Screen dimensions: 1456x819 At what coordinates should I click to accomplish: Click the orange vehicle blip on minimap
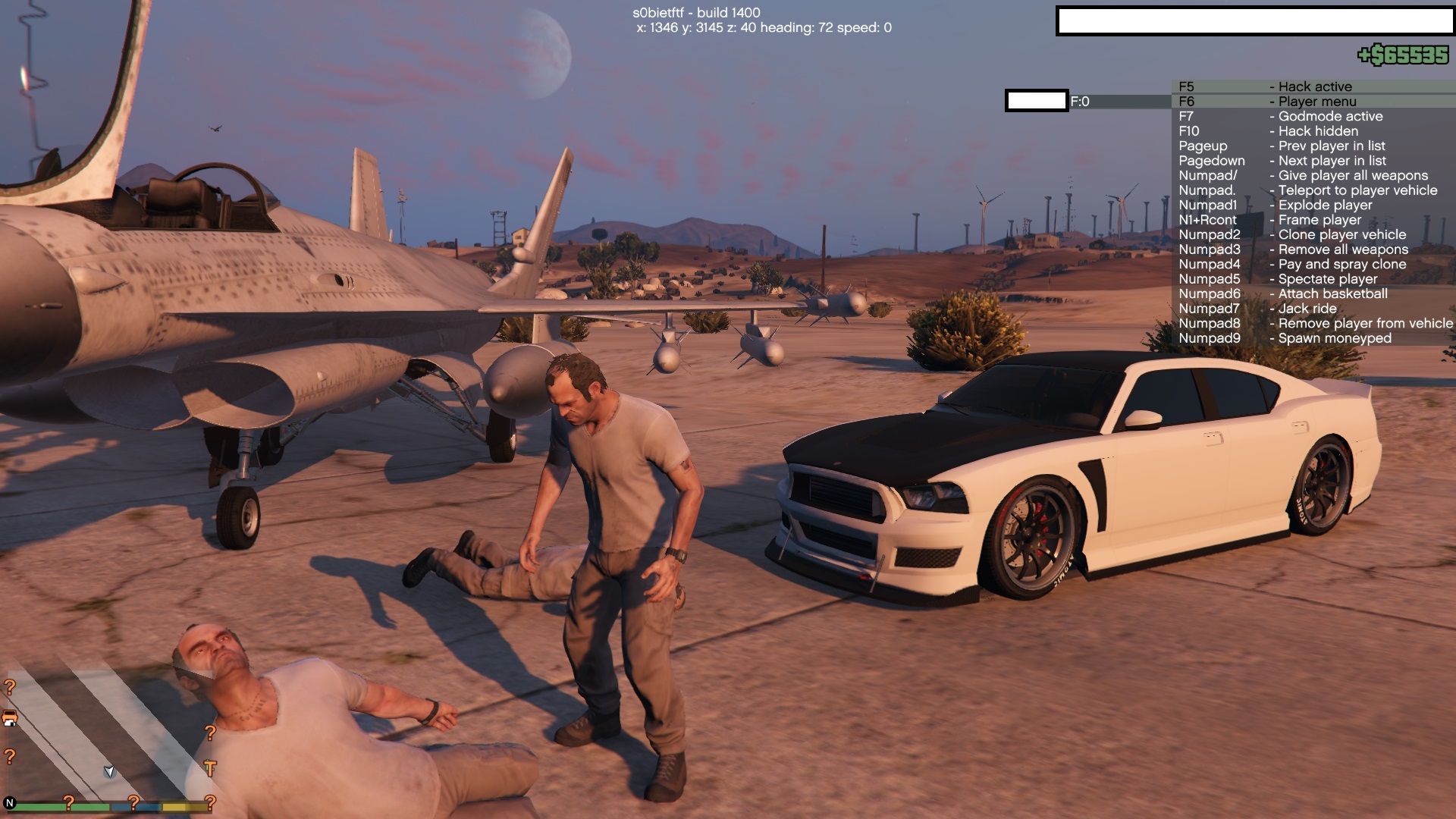click(10, 718)
